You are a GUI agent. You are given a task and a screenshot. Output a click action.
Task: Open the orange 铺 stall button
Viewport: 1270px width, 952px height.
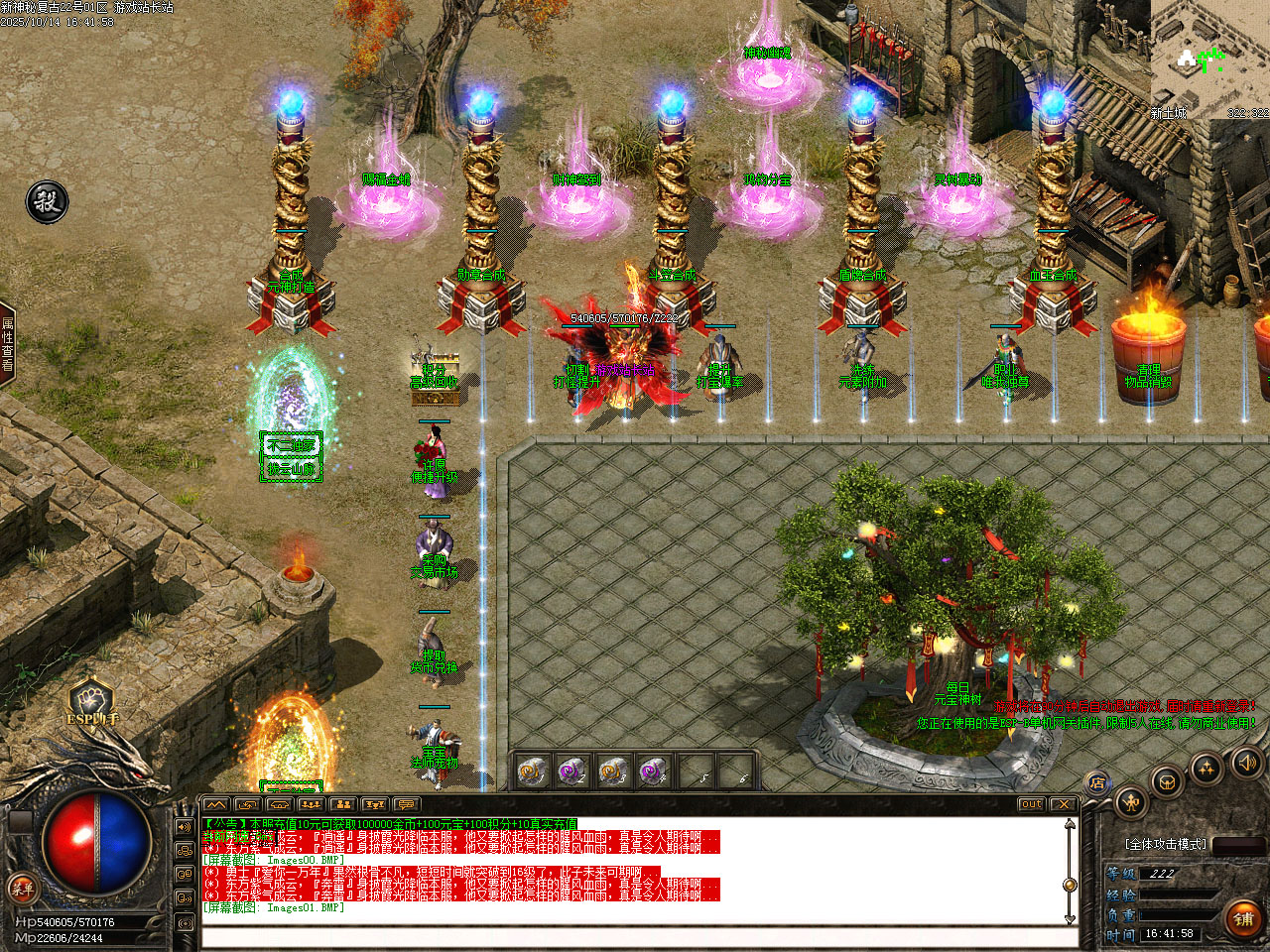click(x=1243, y=919)
